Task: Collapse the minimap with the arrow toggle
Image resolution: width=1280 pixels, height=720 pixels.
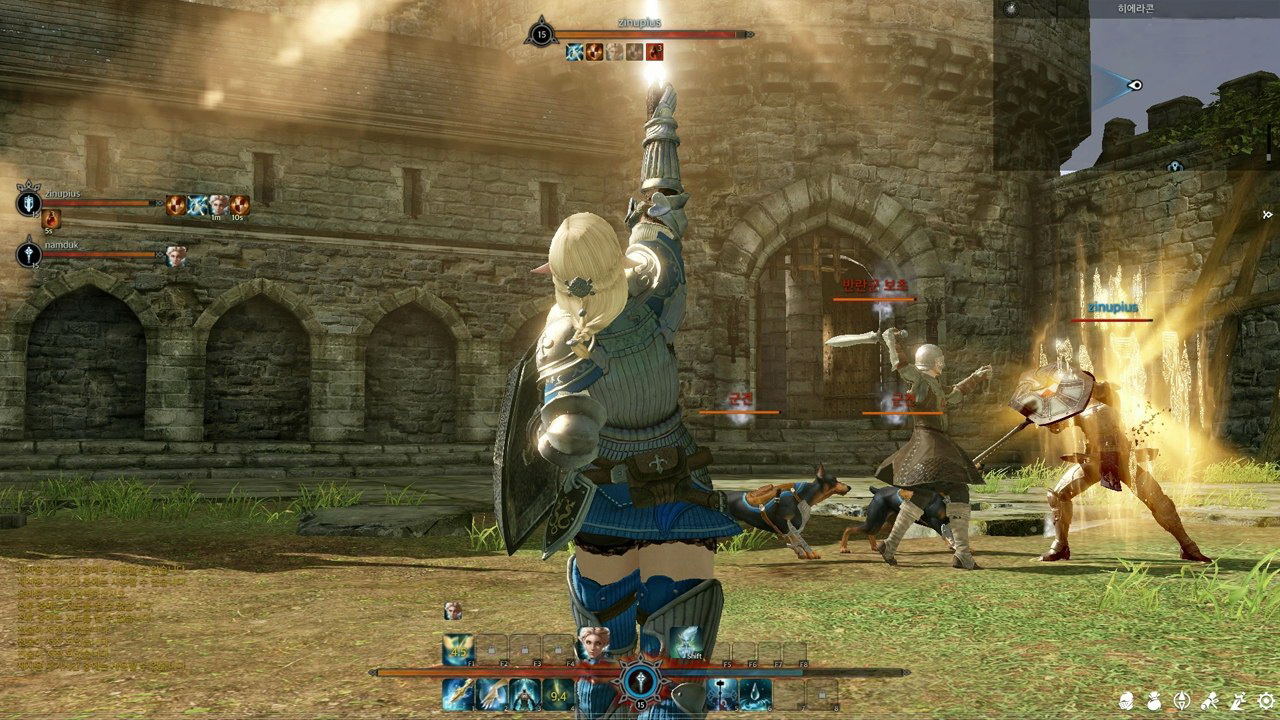Action: pos(1268,214)
